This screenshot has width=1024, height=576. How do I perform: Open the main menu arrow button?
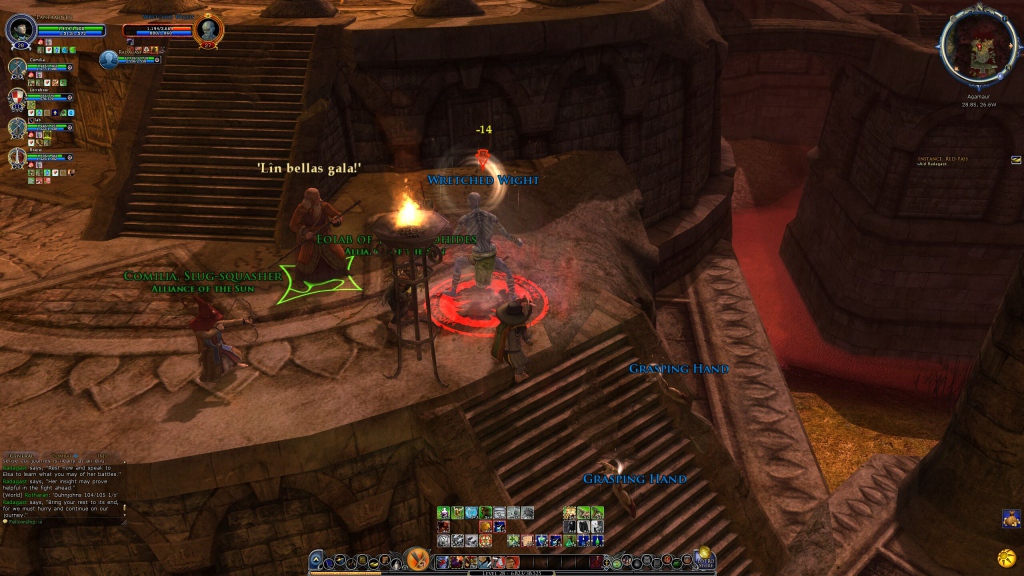(317, 561)
